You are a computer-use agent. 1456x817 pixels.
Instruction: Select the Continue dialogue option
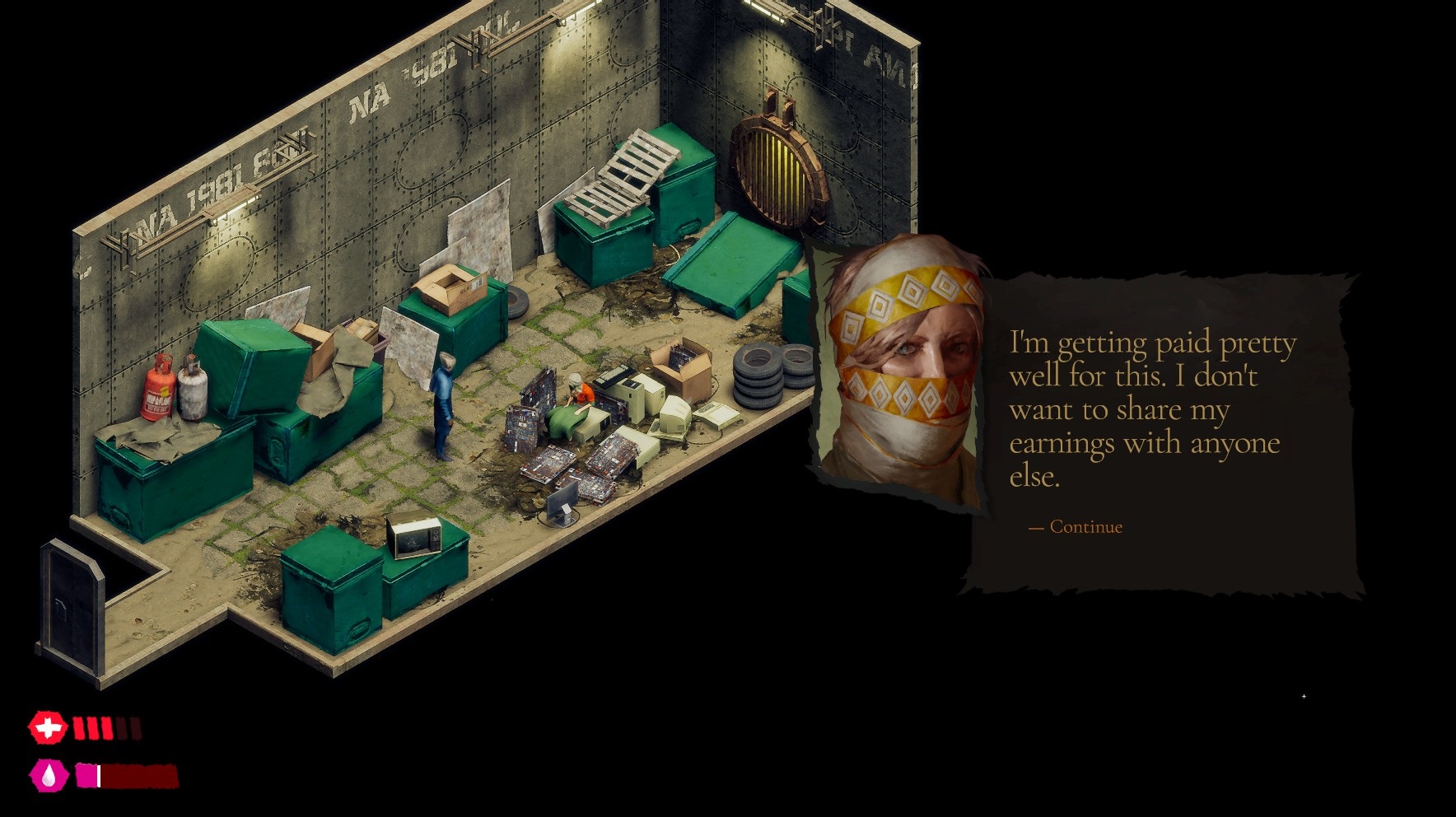[1075, 527]
